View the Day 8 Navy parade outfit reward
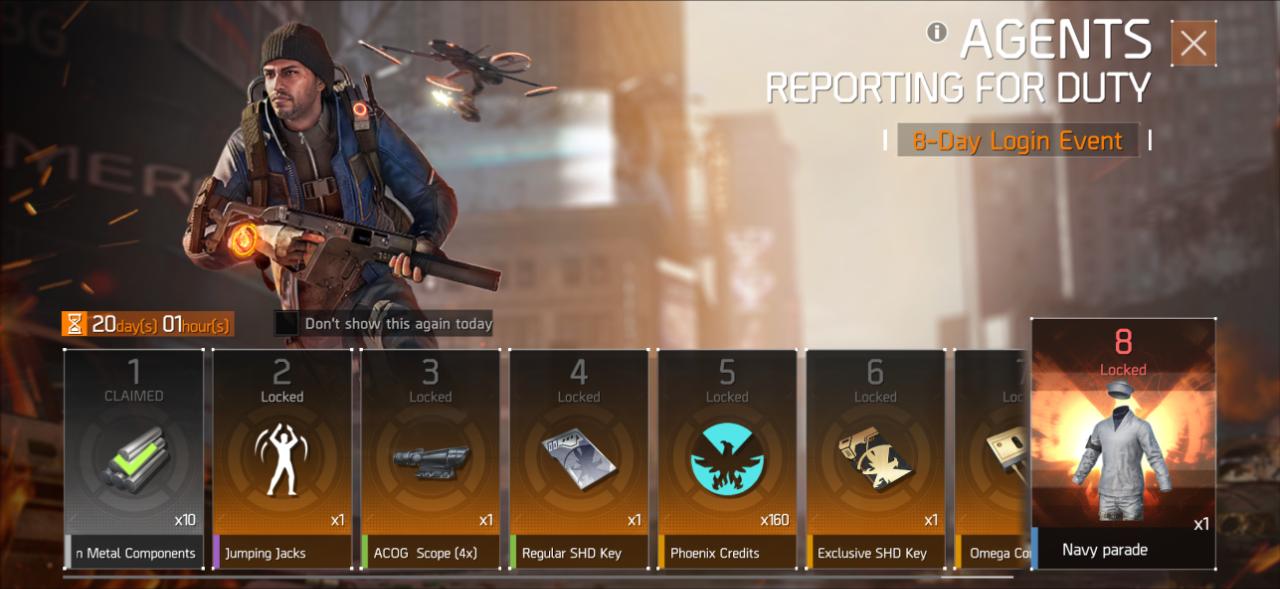 click(x=1123, y=445)
